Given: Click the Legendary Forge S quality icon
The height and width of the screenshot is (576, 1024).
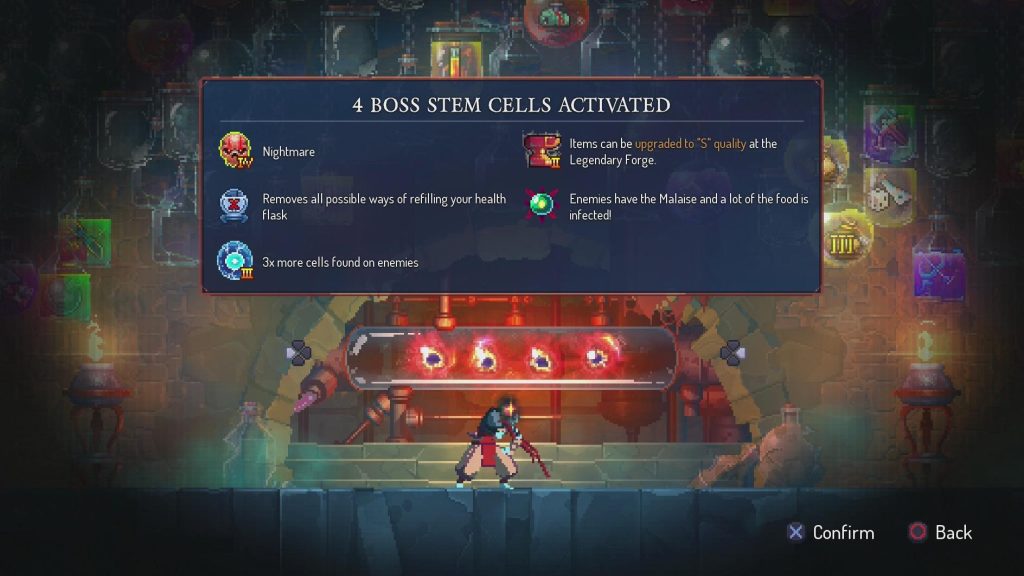Looking at the screenshot, I should [x=543, y=152].
